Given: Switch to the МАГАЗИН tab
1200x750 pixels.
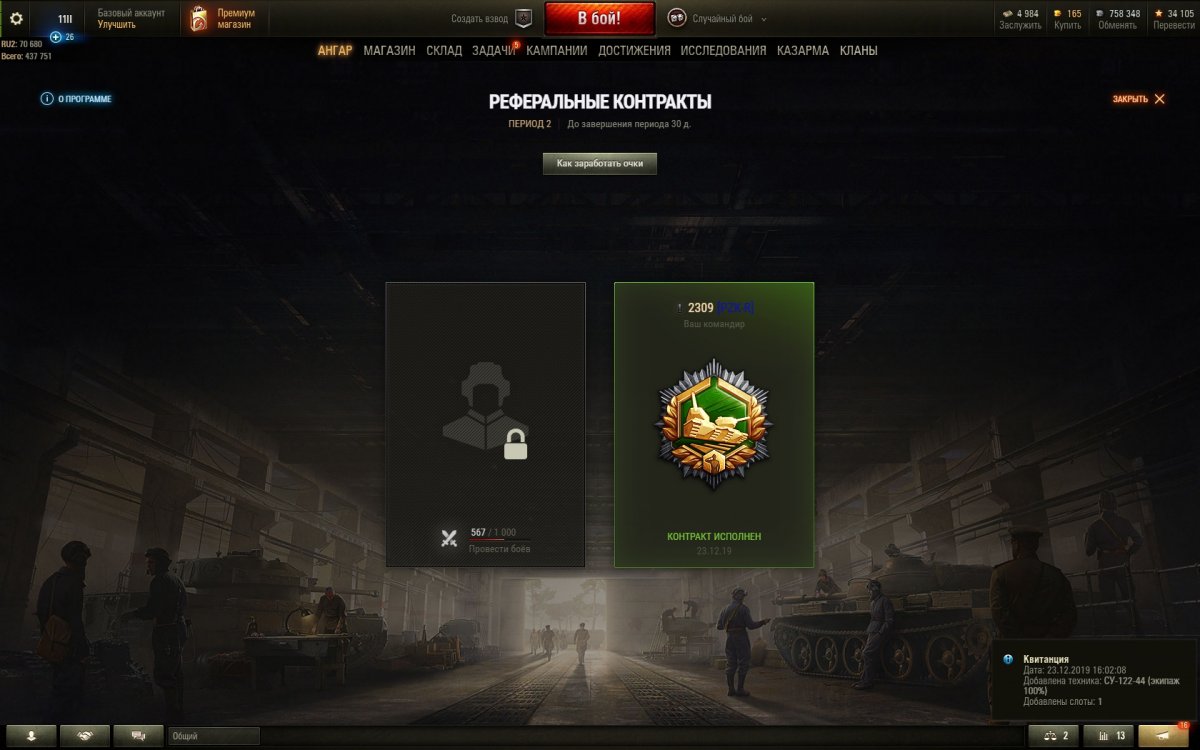Looking at the screenshot, I should [x=389, y=50].
